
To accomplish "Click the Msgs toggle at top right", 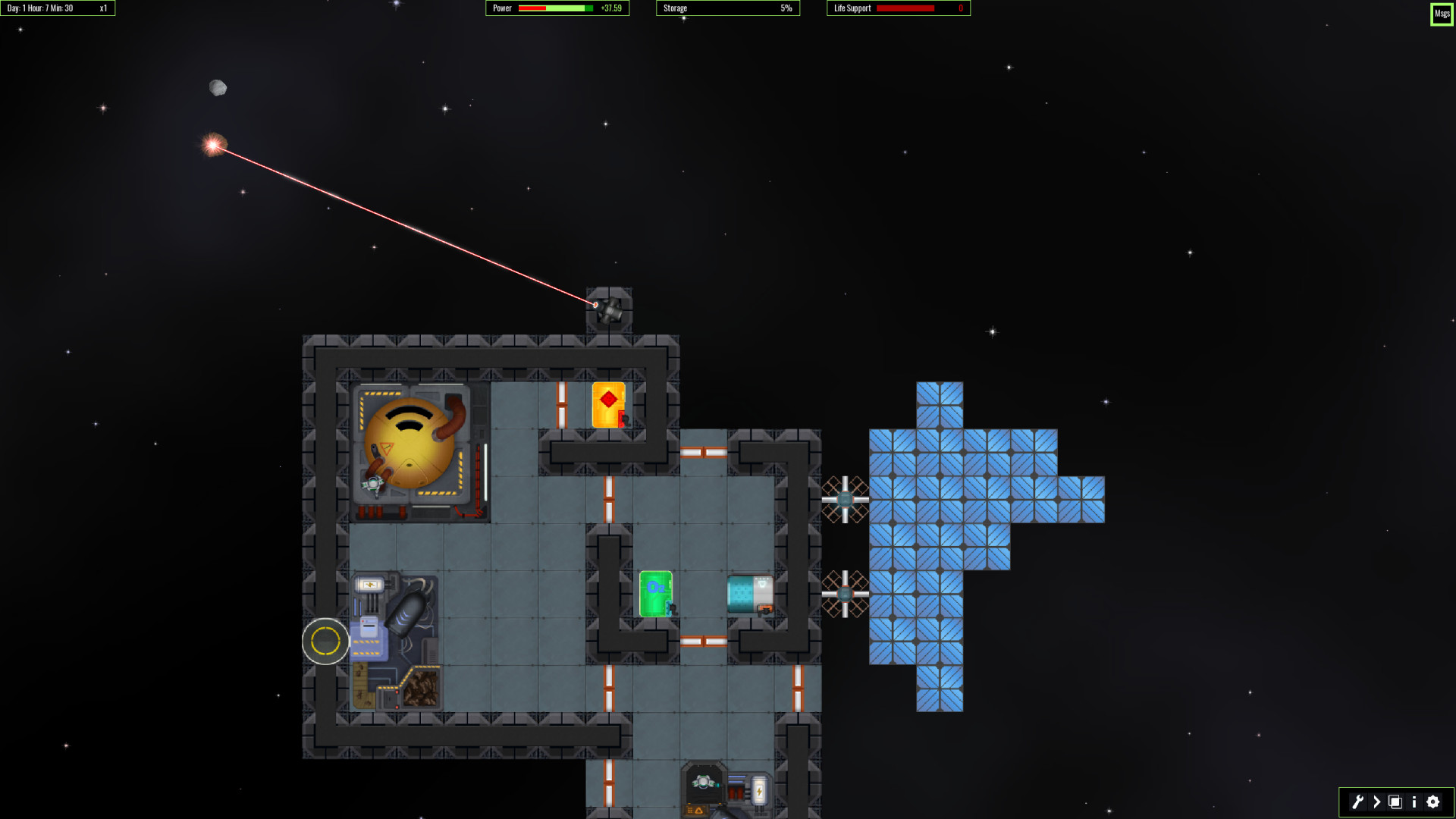I will tap(1440, 14).
